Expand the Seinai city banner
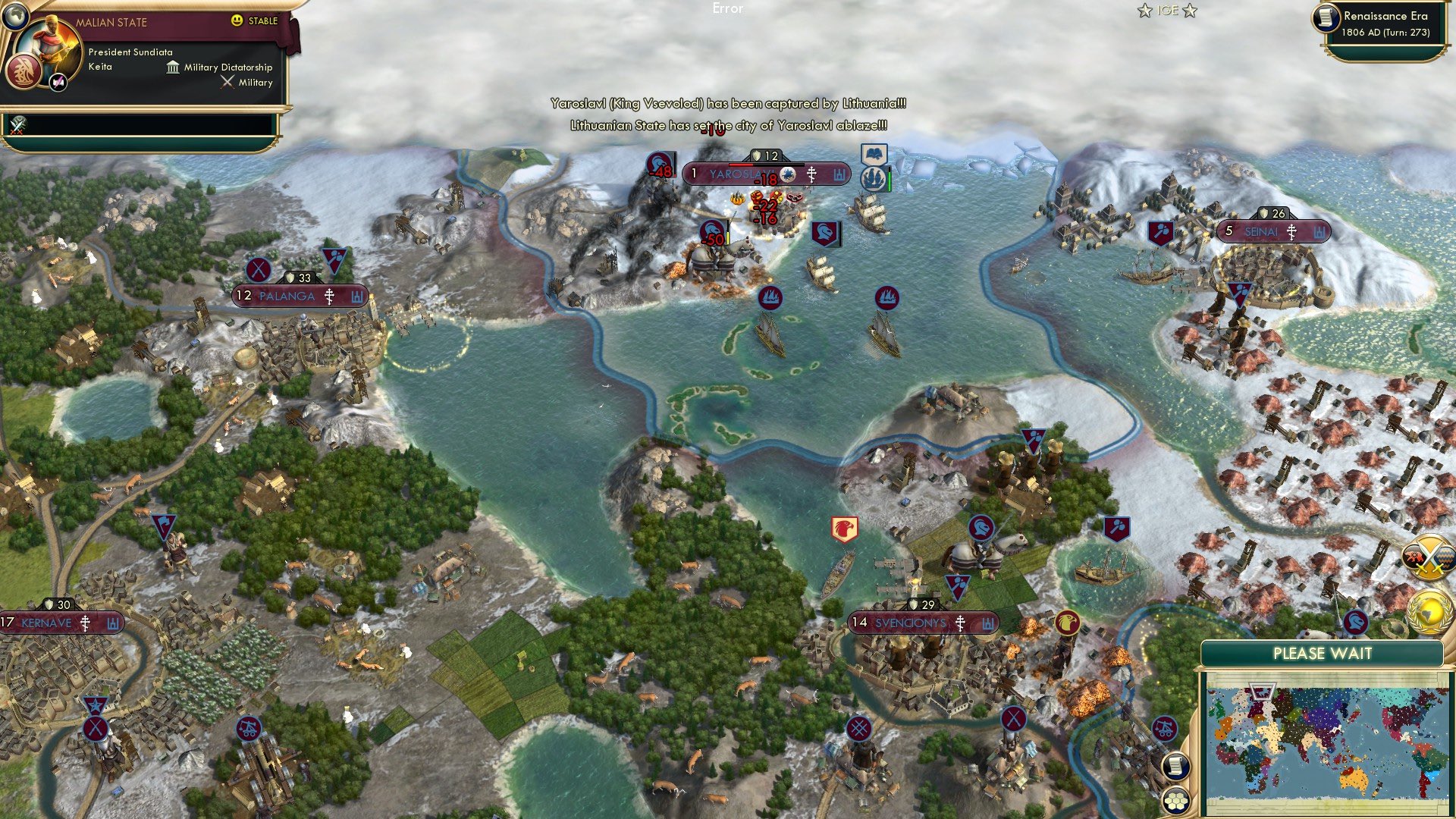 click(1274, 231)
